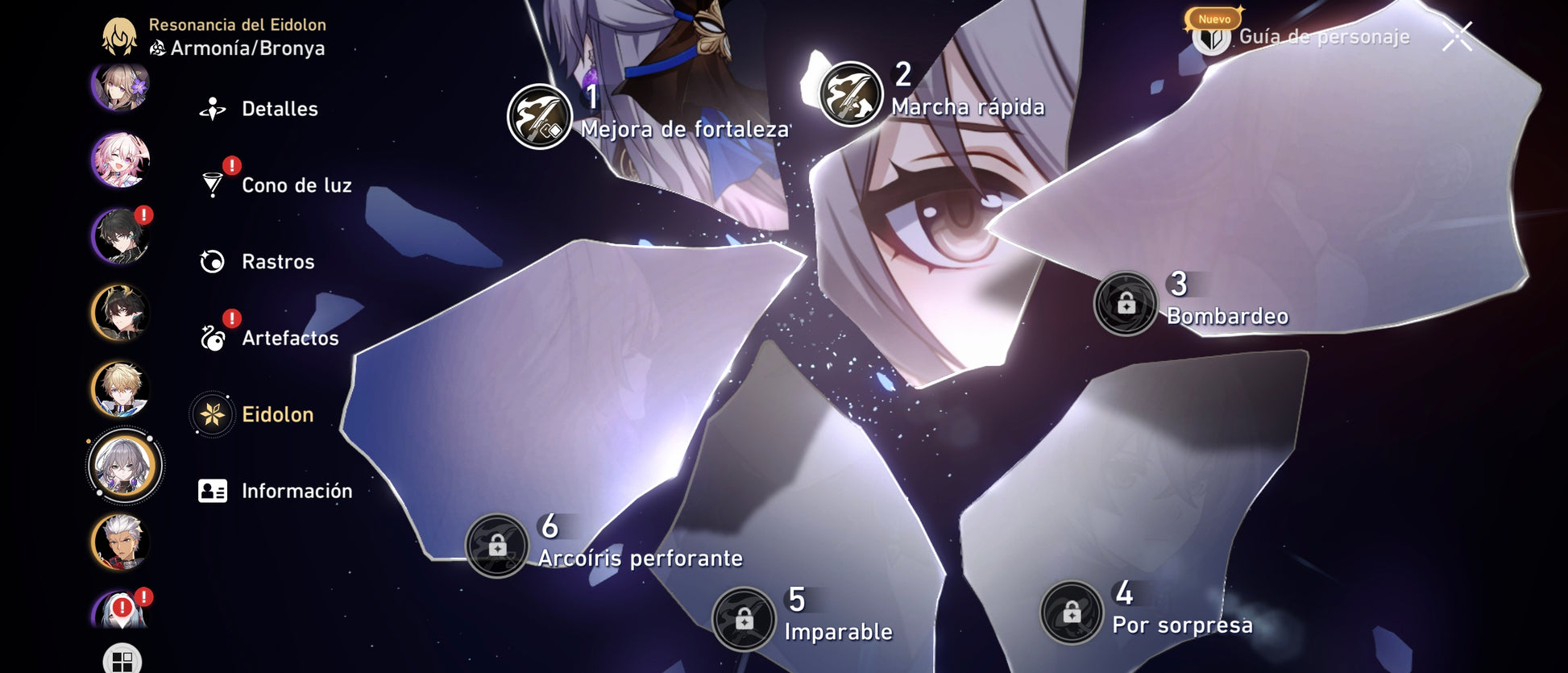Select the dark-haired character with alert badge
The height and width of the screenshot is (673, 1568).
coord(121,236)
